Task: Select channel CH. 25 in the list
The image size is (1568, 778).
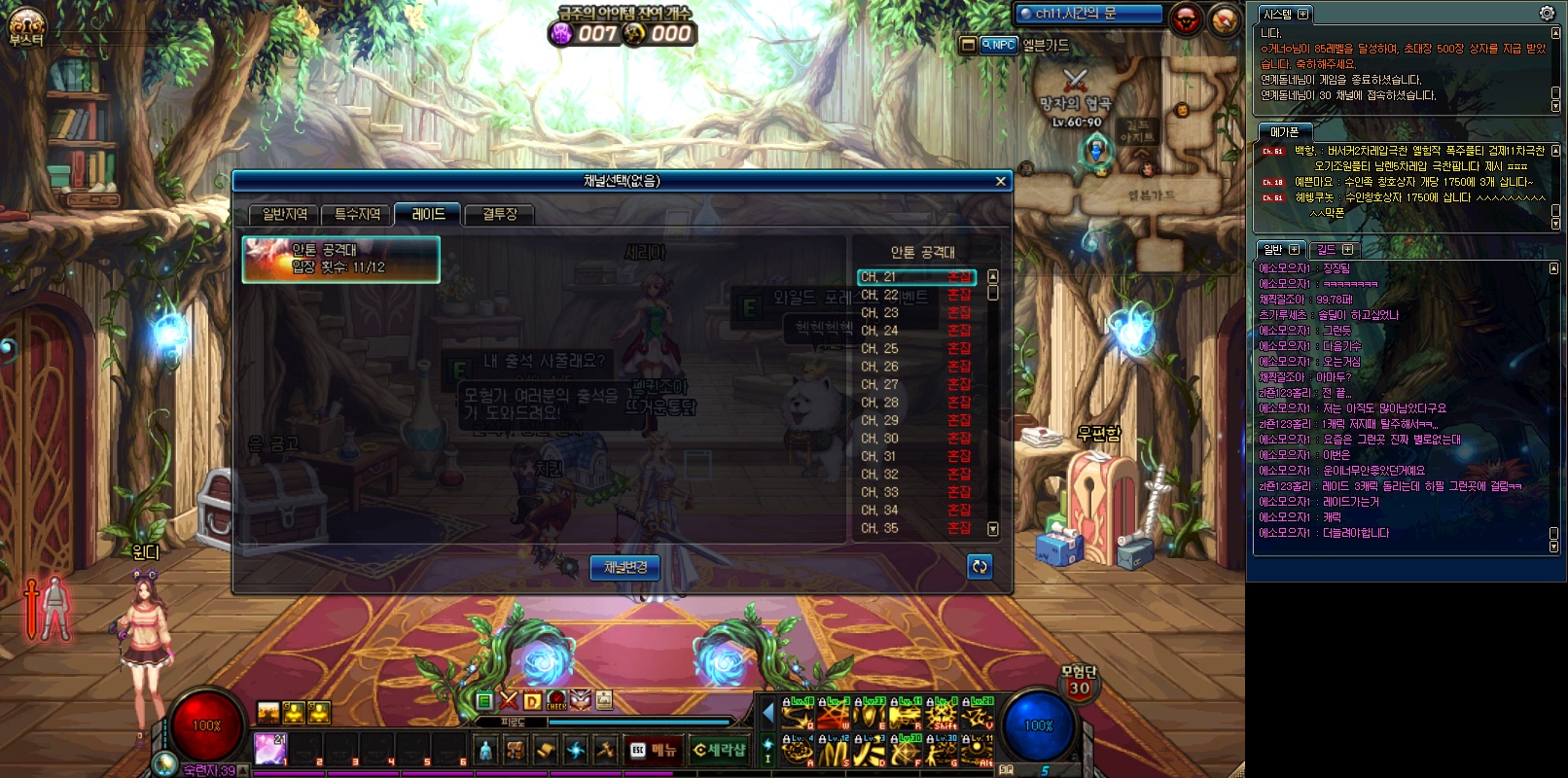Action: coord(914,348)
